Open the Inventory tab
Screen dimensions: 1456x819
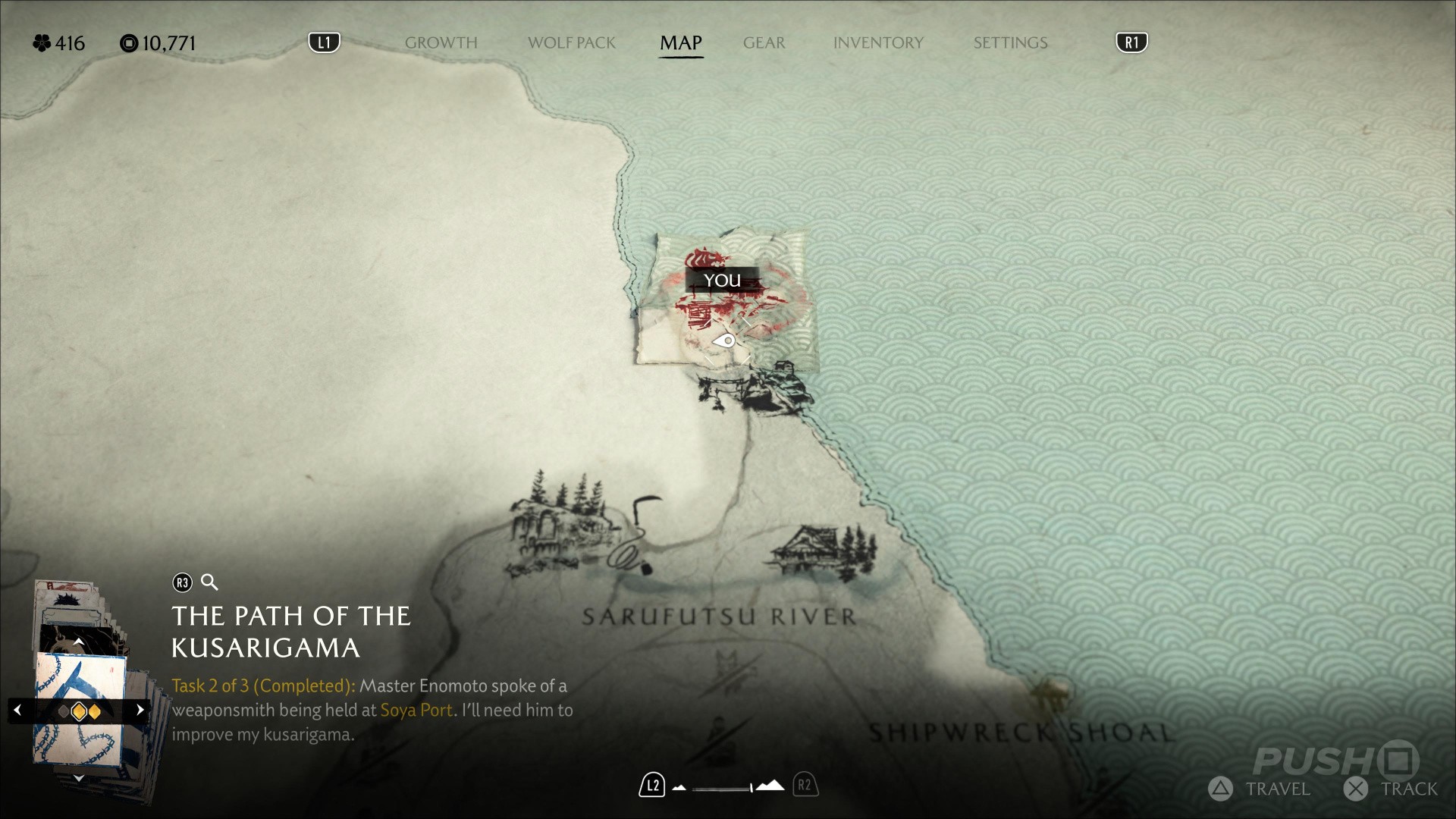pyautogui.click(x=878, y=43)
